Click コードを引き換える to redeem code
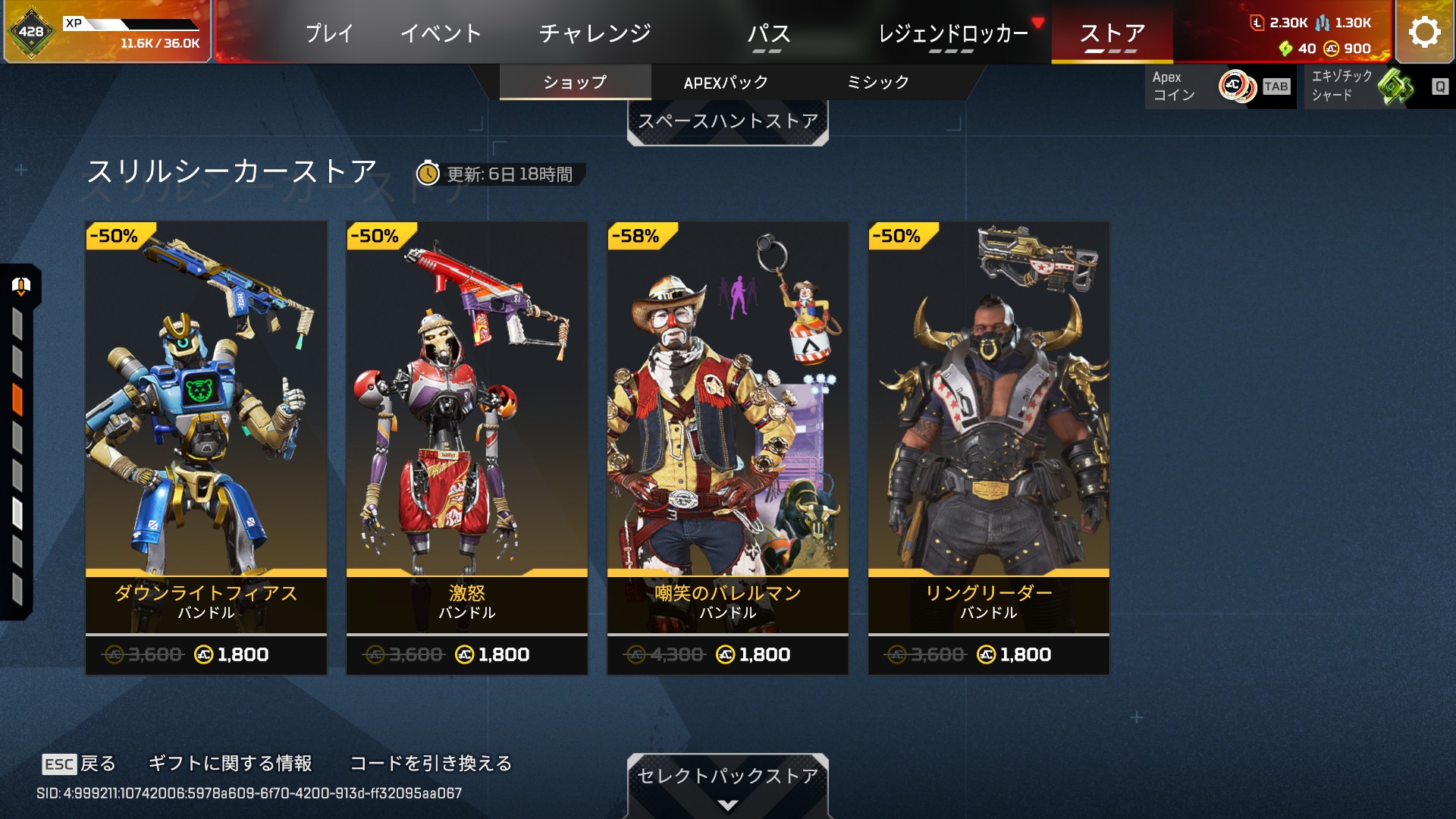The image size is (1456, 819). [431, 764]
